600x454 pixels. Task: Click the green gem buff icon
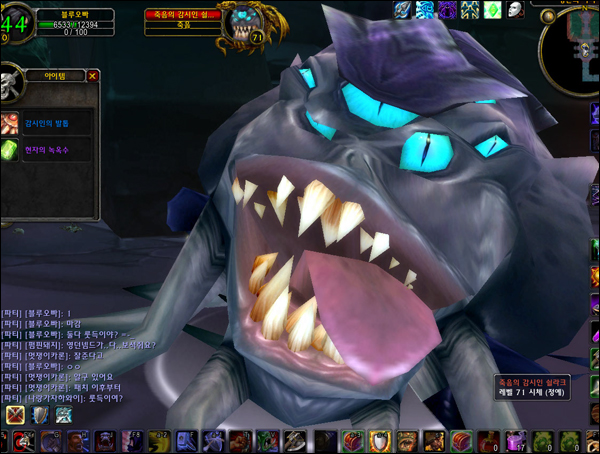coord(492,9)
